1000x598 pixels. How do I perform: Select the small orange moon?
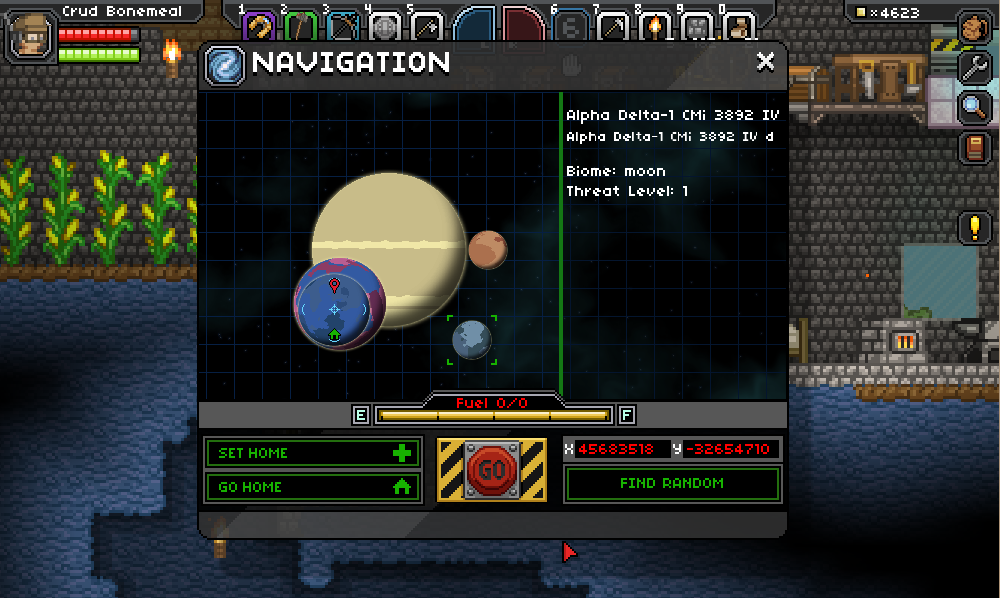point(487,250)
